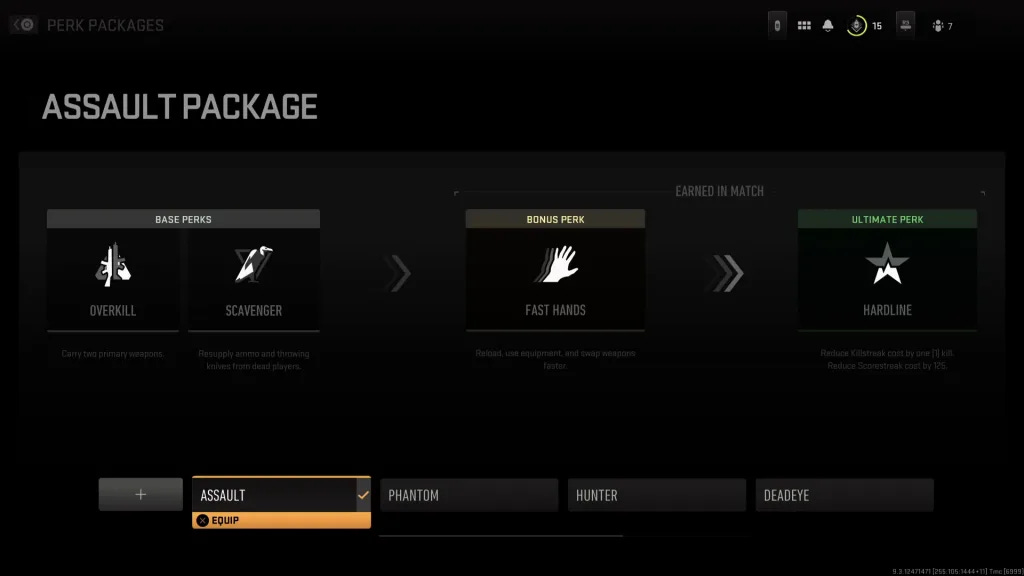Select the Assault perk package
Image resolution: width=1024 pixels, height=576 pixels.
(281, 495)
